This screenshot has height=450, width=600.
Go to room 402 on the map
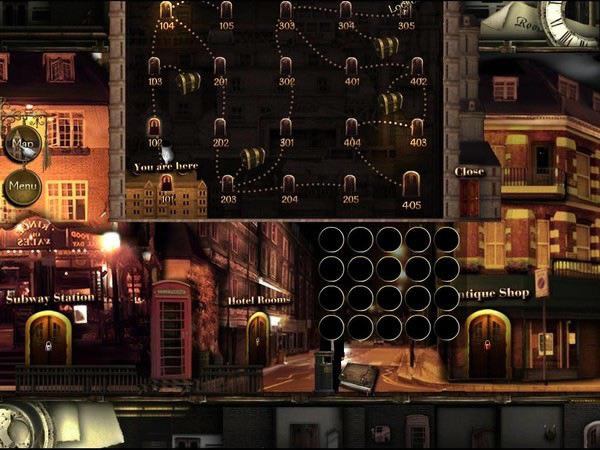coord(418,67)
